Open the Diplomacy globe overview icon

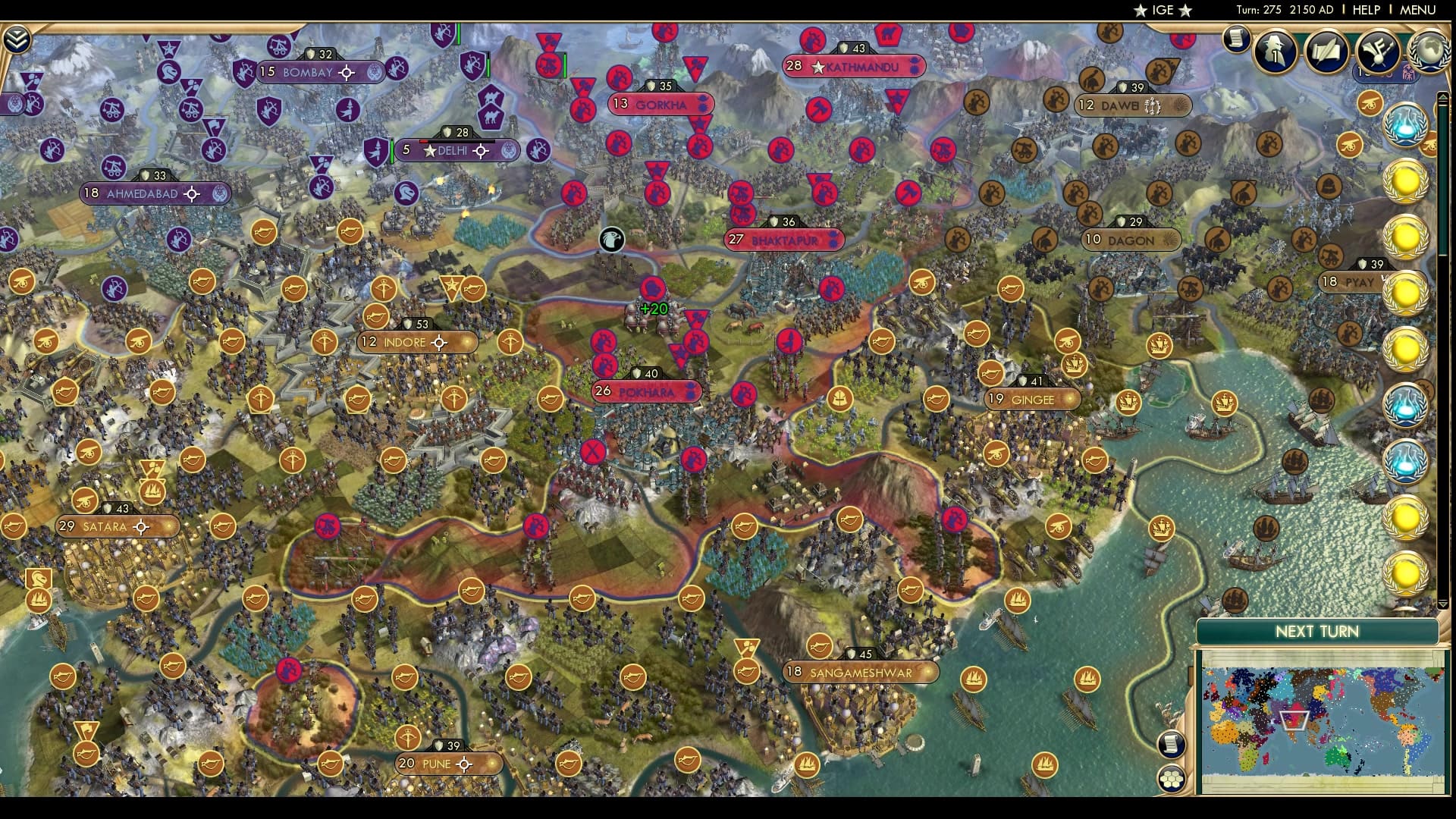tap(1431, 52)
